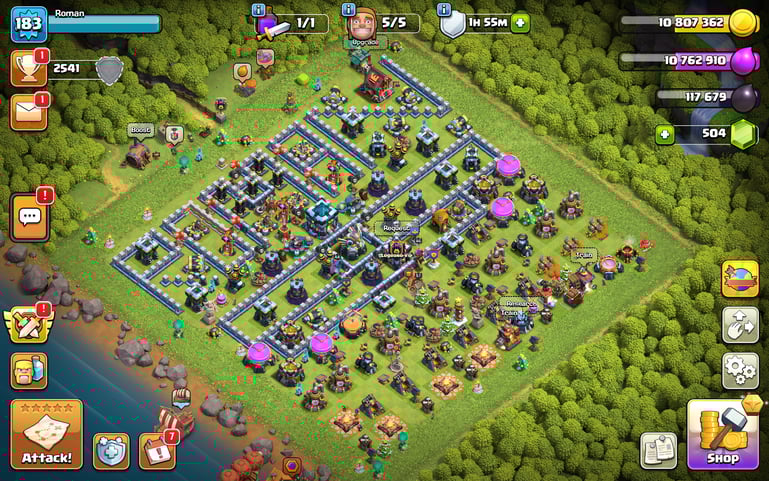
Task: Open the globe banner event icon
Action: click(740, 279)
